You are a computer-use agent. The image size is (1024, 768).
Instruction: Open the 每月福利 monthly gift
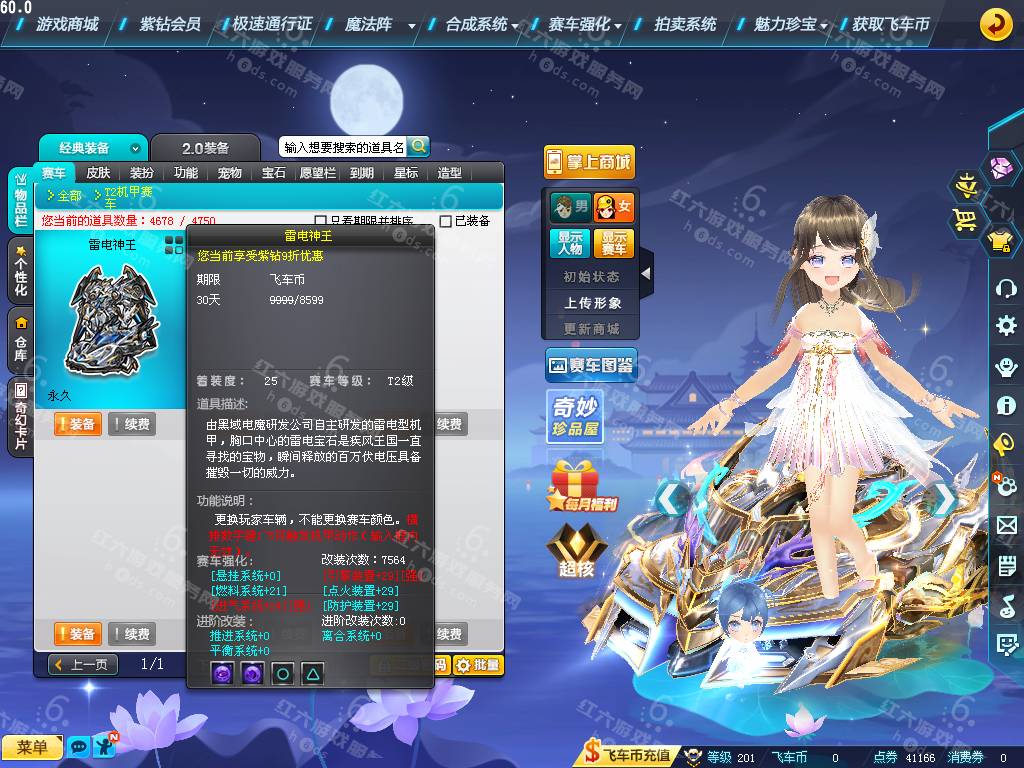(x=583, y=486)
